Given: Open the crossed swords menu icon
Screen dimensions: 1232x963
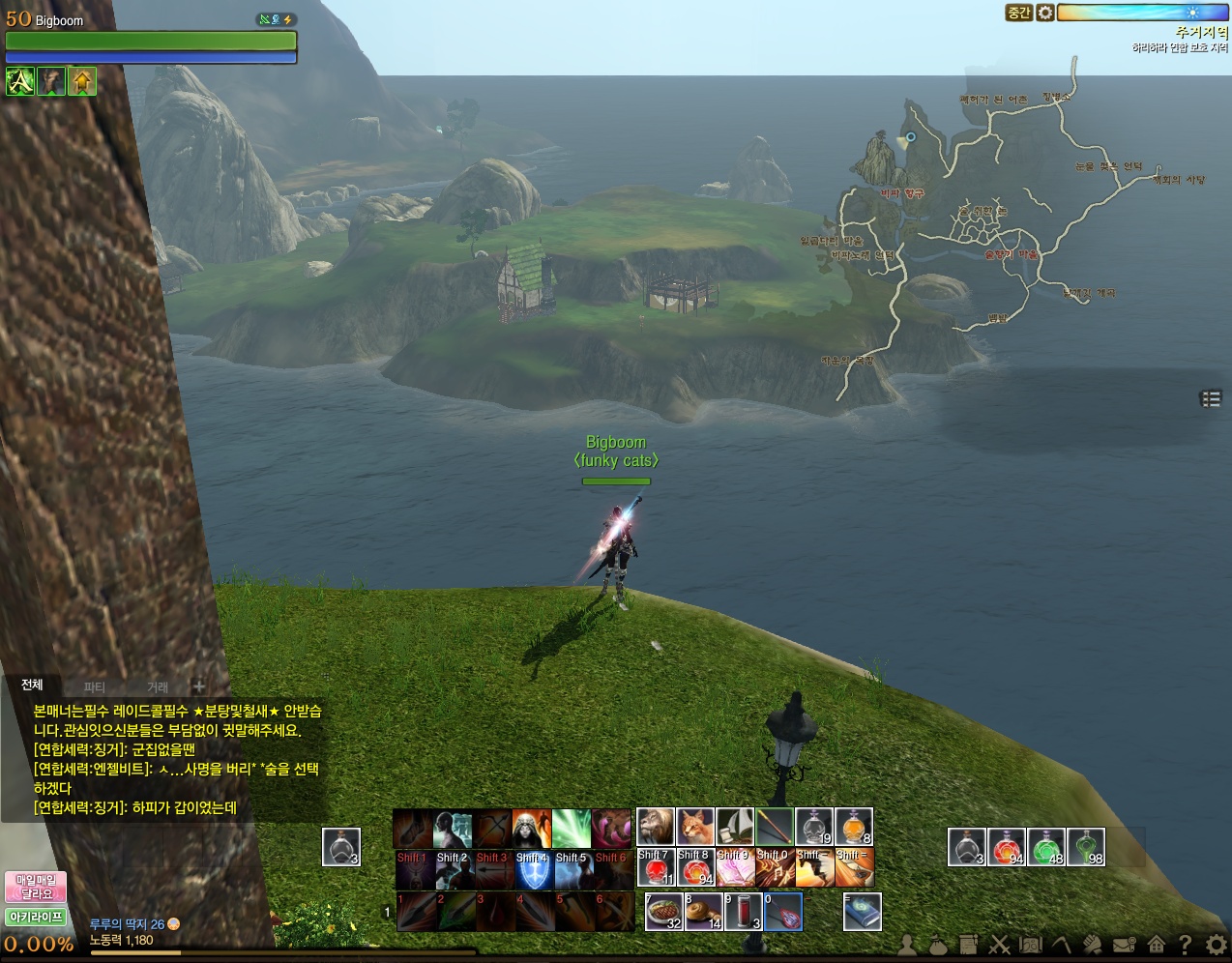Looking at the screenshot, I should (x=1000, y=945).
